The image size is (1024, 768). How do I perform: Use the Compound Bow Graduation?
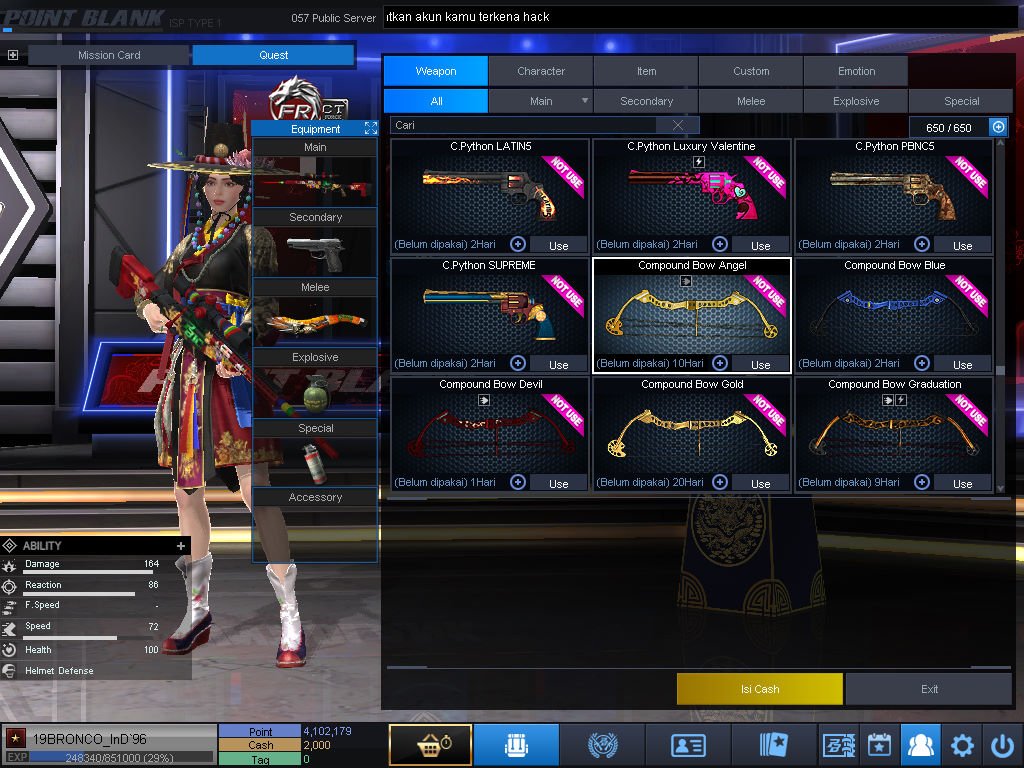[962, 483]
